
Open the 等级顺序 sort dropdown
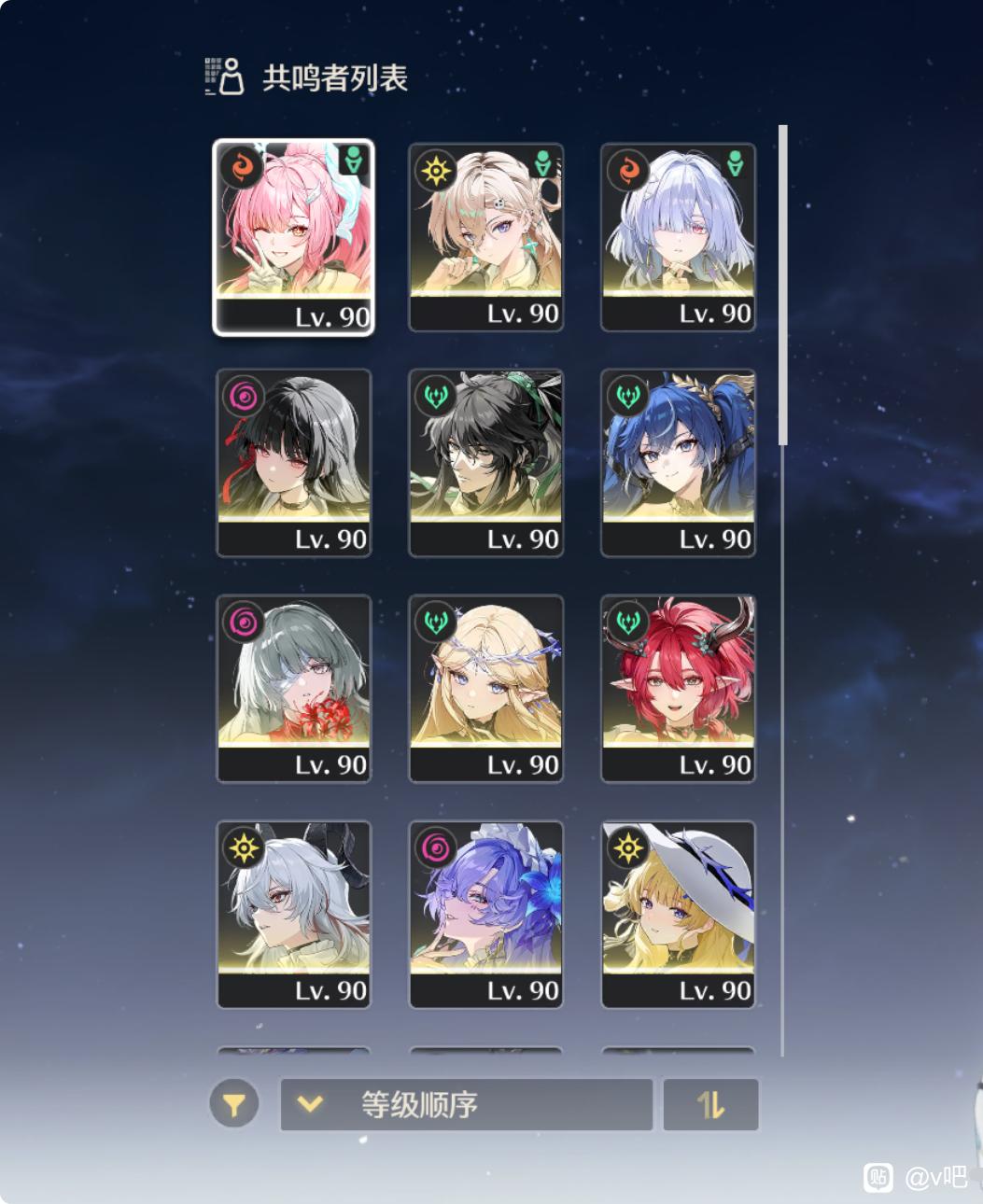[466, 1105]
